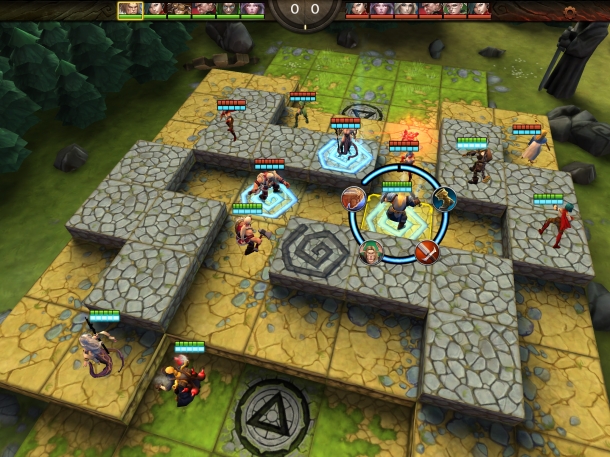Activate the beast ability icon on the ring
This screenshot has width=610, height=457.
coord(354,197)
